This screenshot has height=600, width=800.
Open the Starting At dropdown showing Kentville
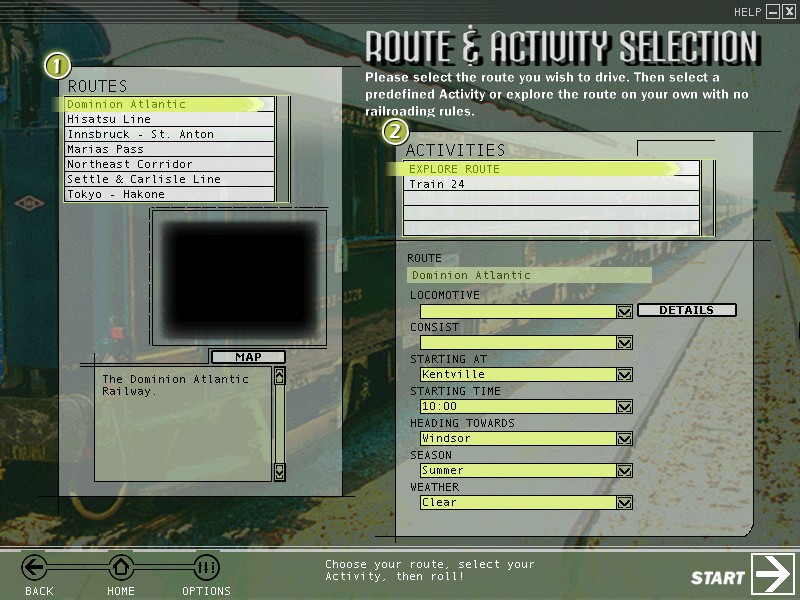[x=625, y=375]
